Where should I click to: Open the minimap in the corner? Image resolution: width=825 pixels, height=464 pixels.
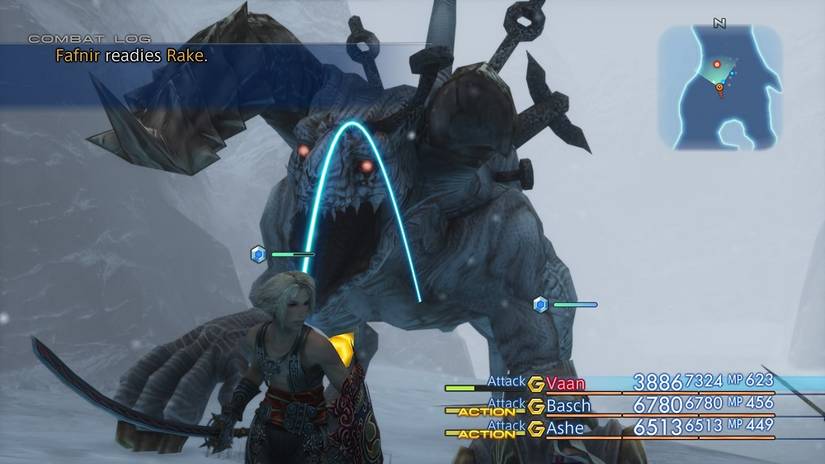pos(720,87)
